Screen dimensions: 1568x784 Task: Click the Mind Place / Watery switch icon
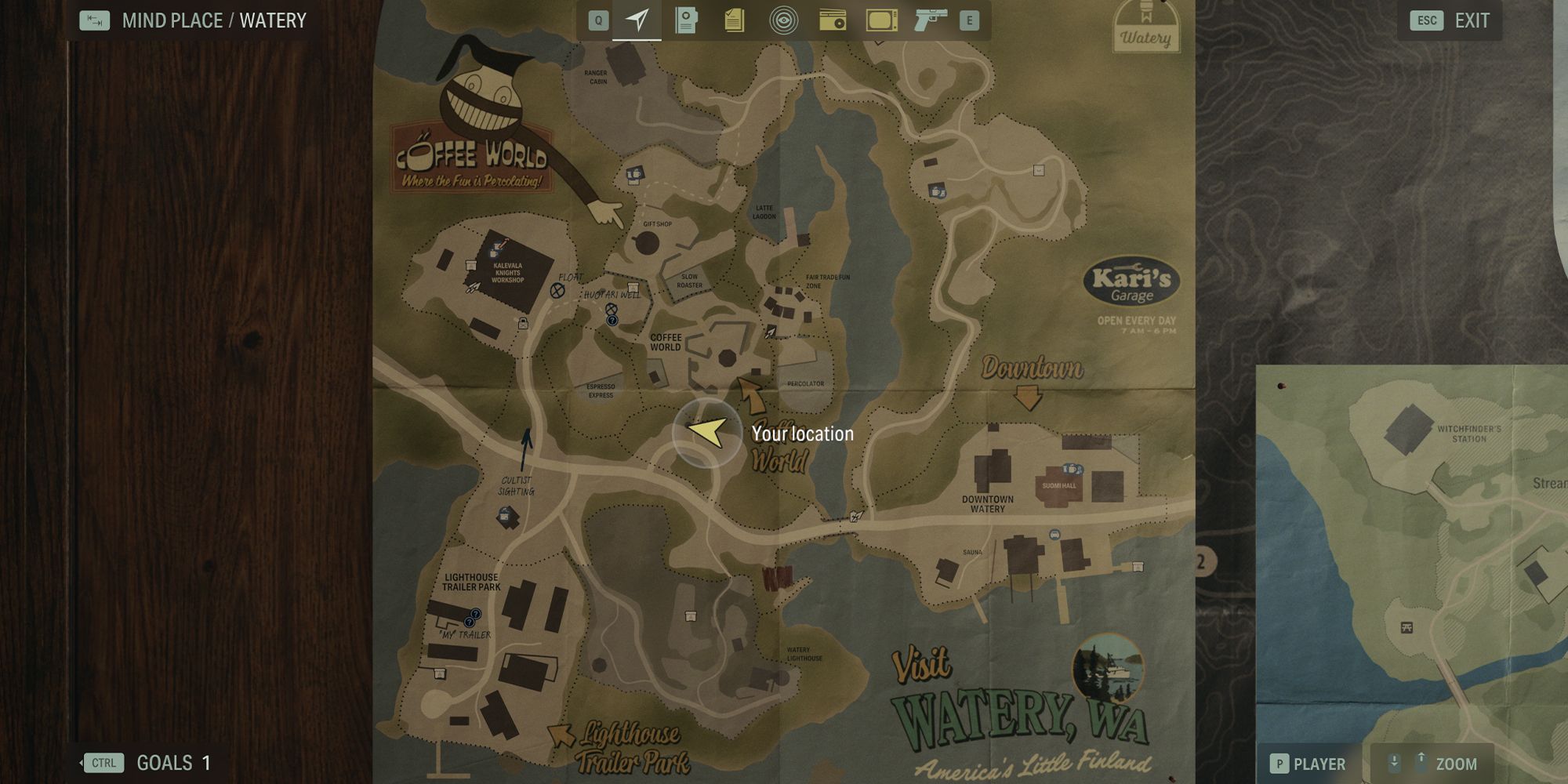[95, 20]
